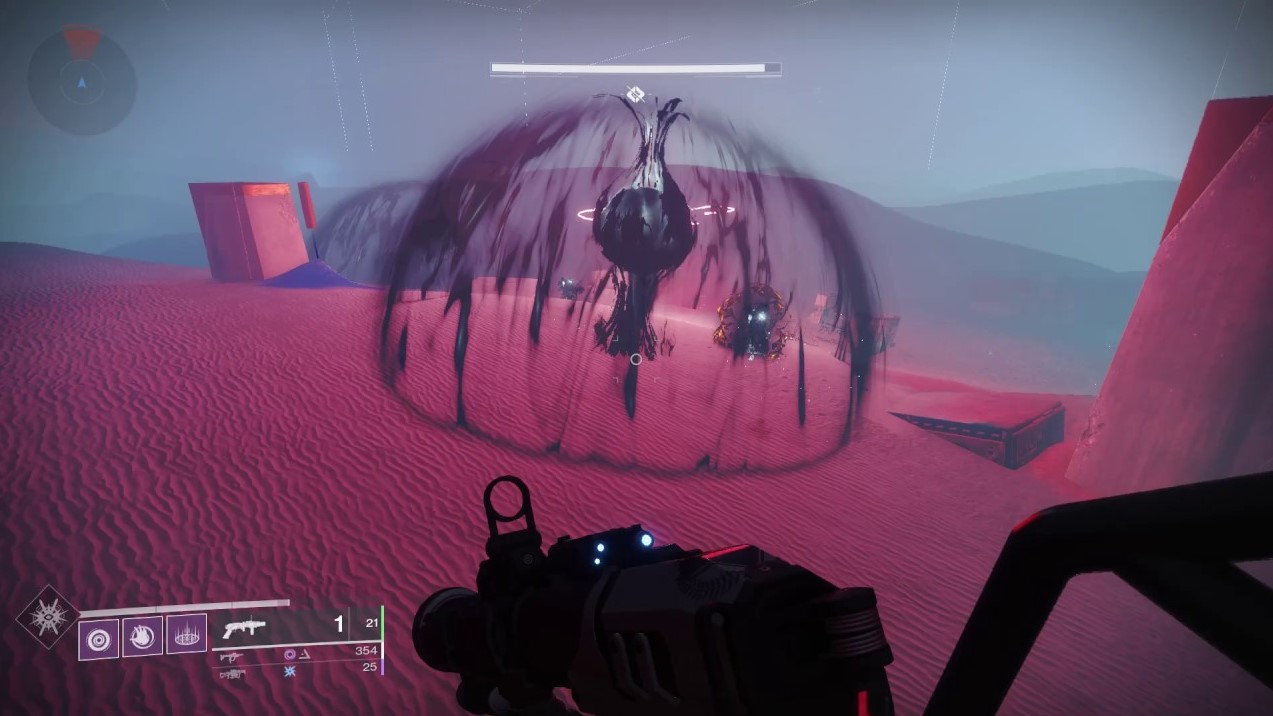The width and height of the screenshot is (1273, 716).
Task: Select the equipped grenade launcher weapon icon
Action: (246, 629)
